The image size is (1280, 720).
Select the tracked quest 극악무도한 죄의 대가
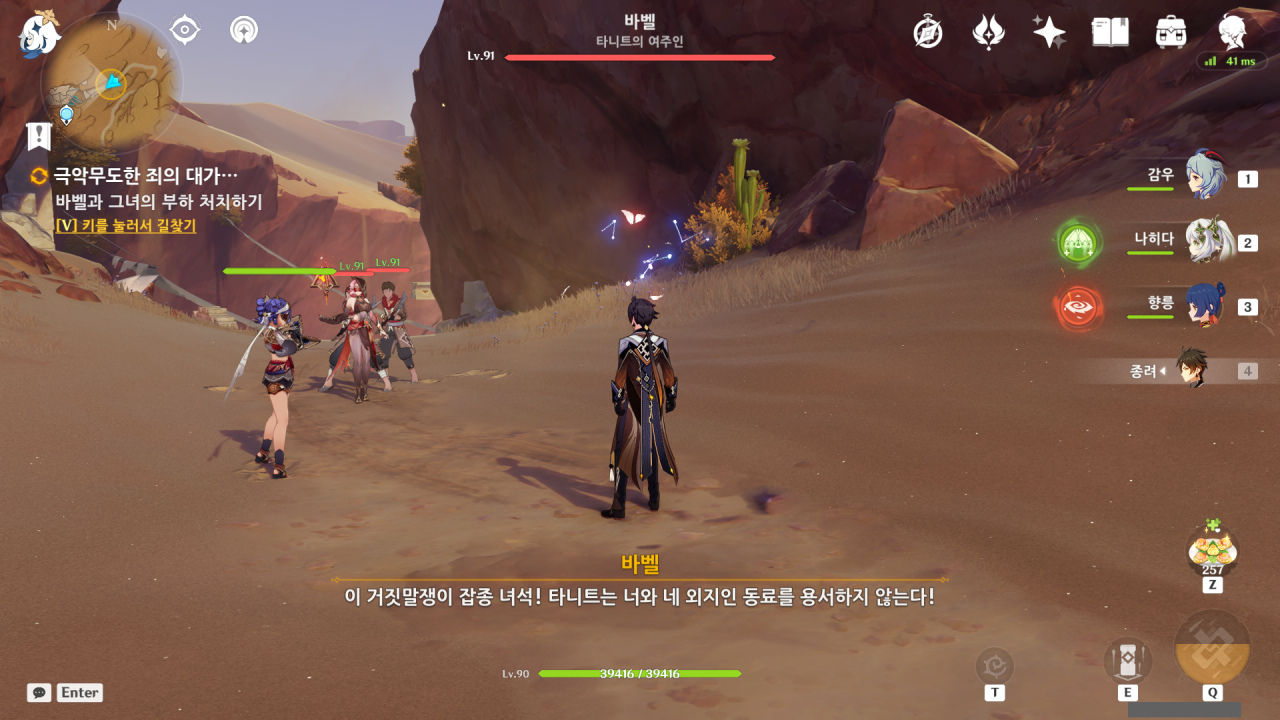tap(145, 177)
